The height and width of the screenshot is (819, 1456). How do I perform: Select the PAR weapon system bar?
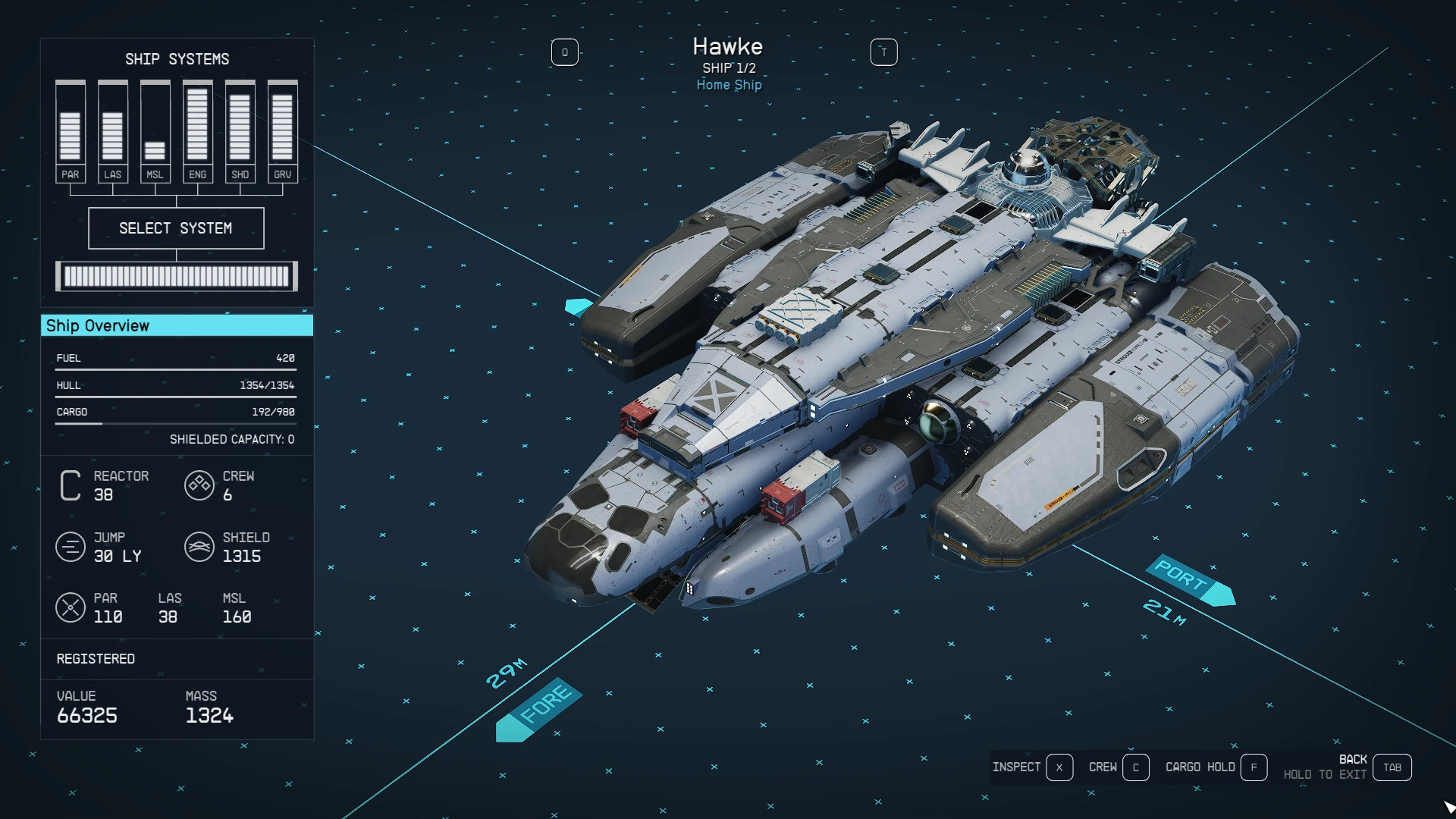pos(70,132)
